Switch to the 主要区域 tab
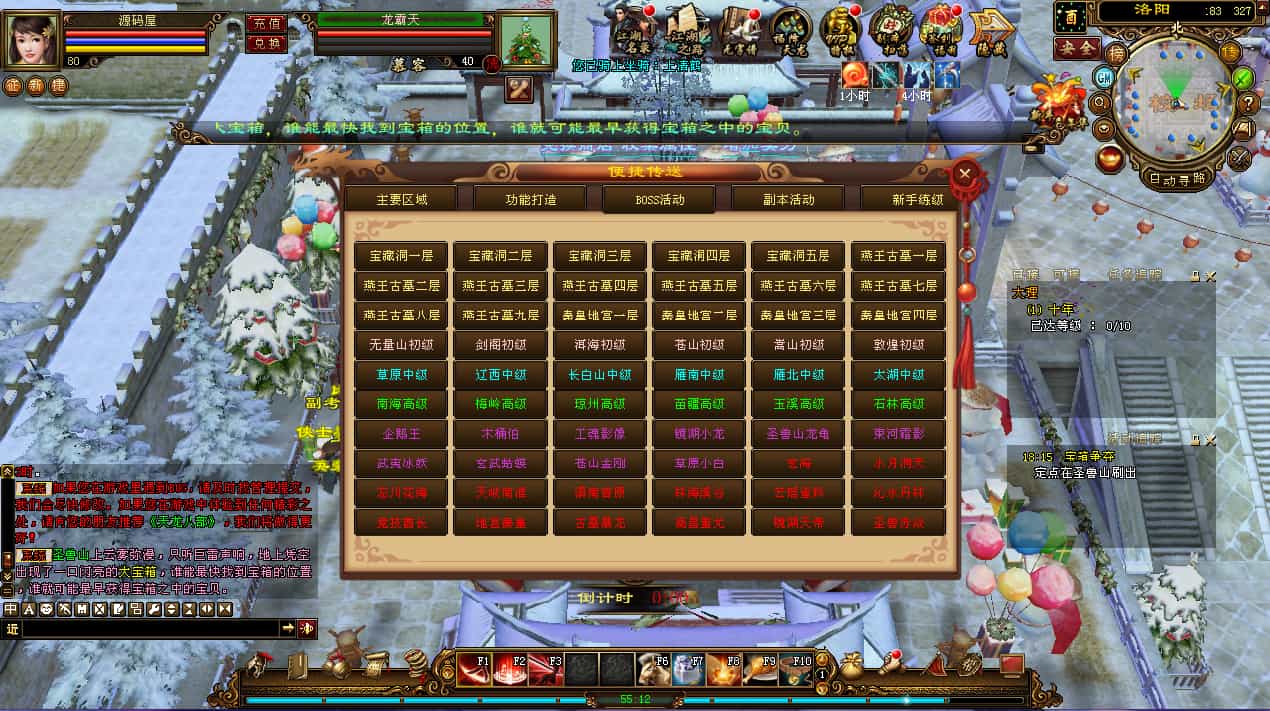 pyautogui.click(x=401, y=199)
